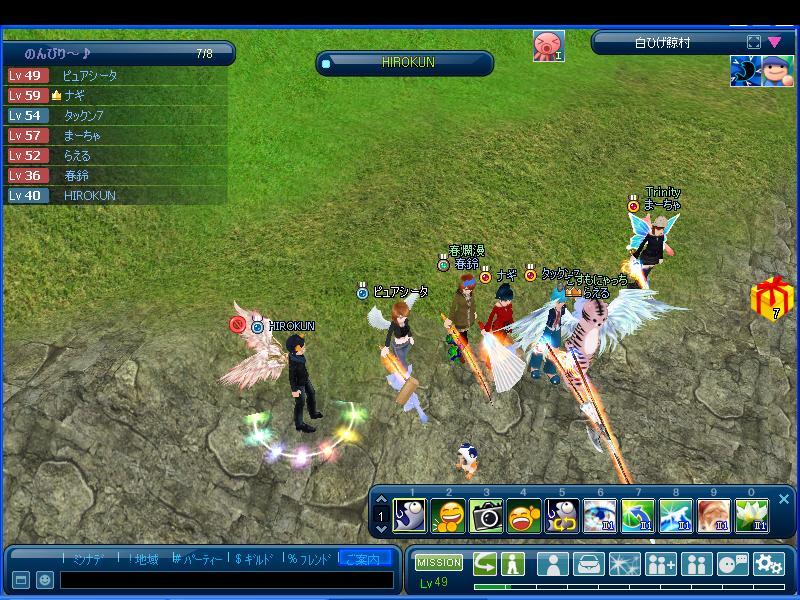
Task: Open the smiley emoticon chat menu
Action: (45, 580)
